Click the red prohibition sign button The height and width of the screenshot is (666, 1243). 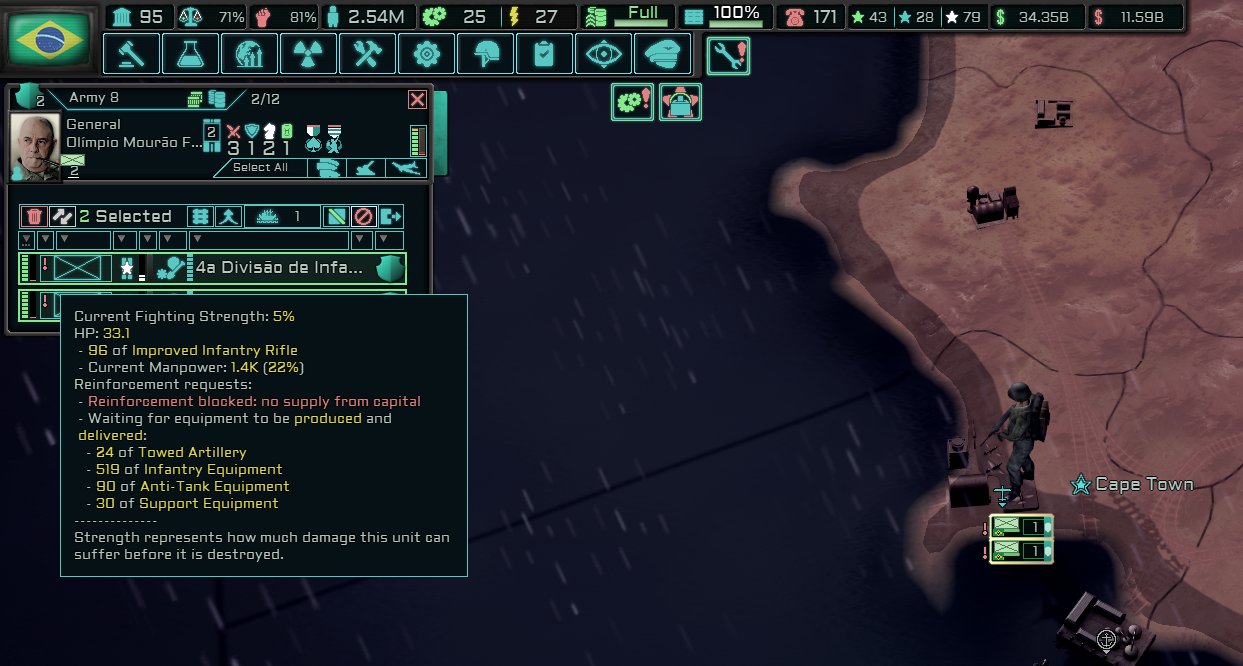[364, 216]
